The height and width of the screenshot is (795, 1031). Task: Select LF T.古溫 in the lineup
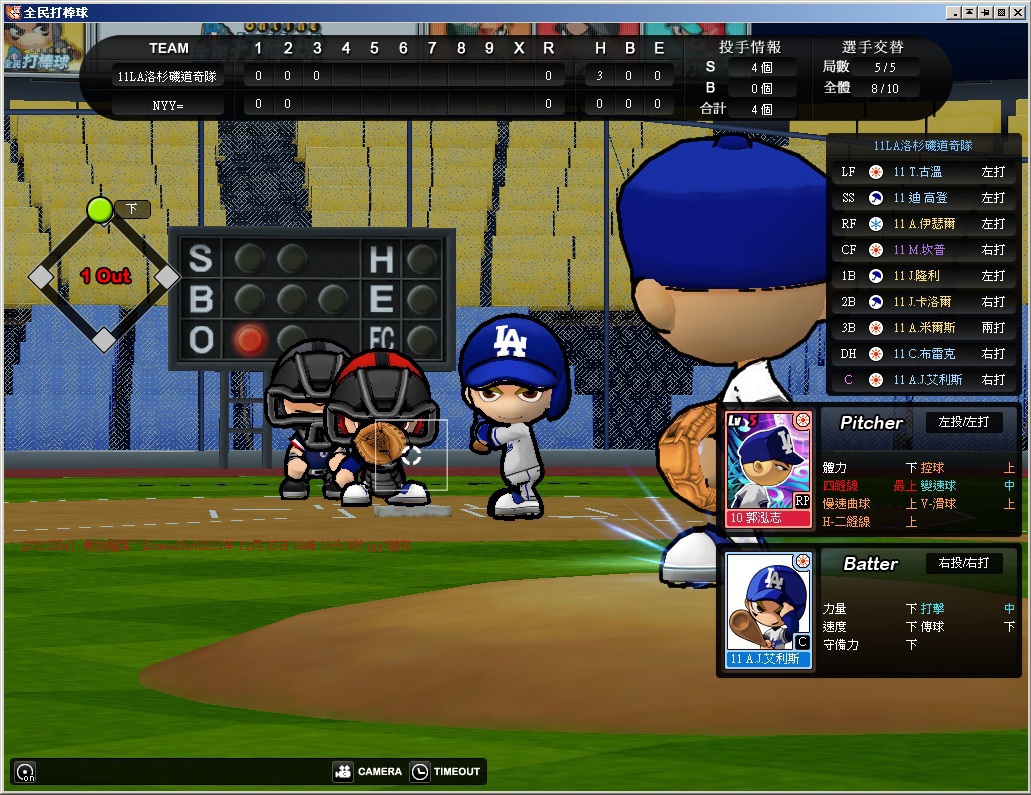coord(922,172)
